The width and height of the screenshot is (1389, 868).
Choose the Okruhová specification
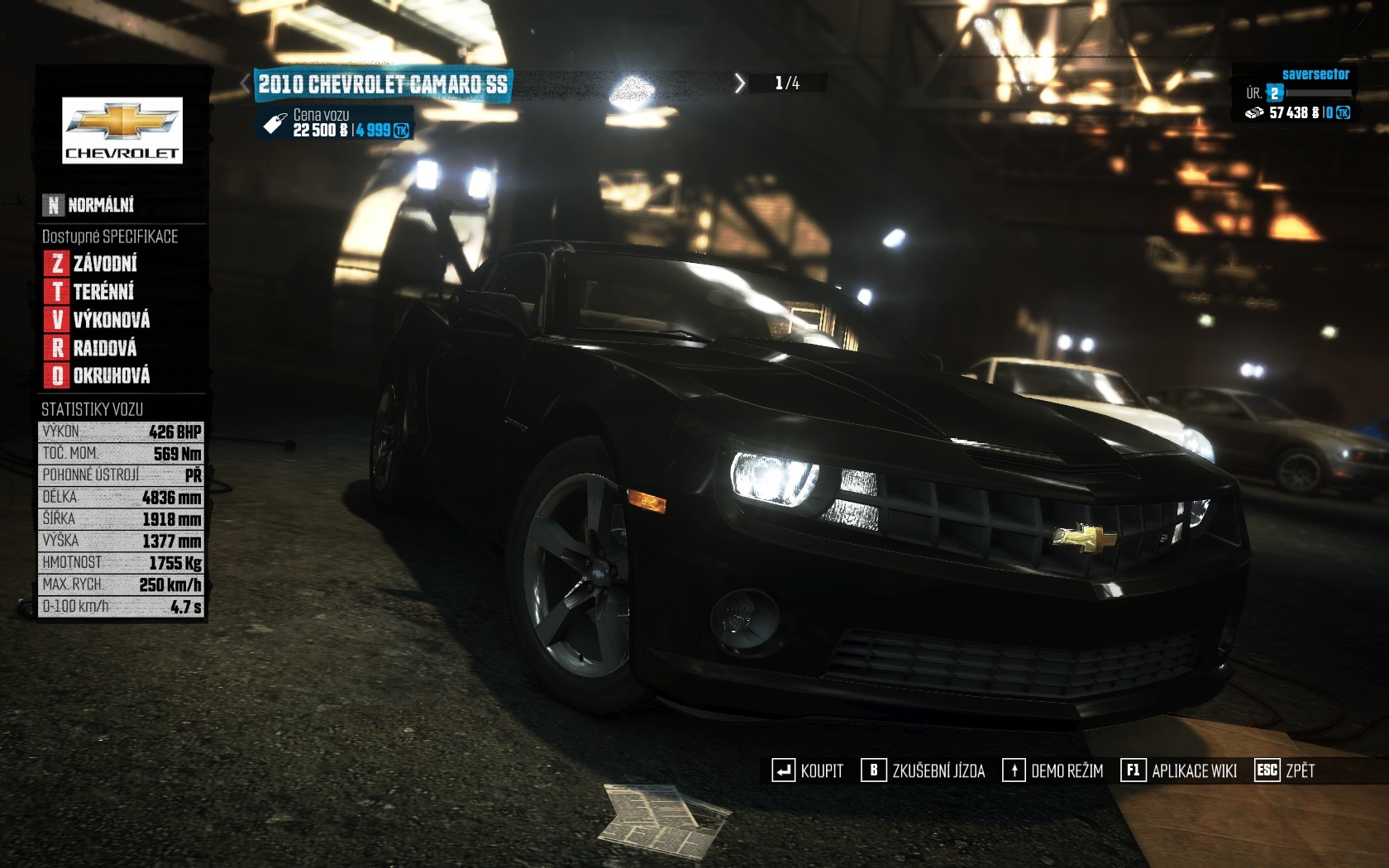(98, 376)
